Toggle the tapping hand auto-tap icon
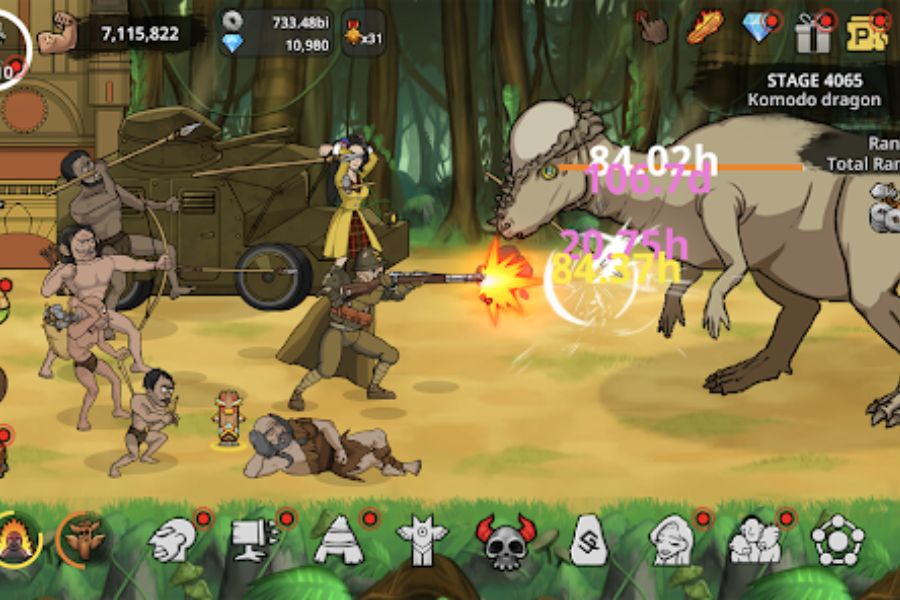This screenshot has width=900, height=600. coord(654,28)
